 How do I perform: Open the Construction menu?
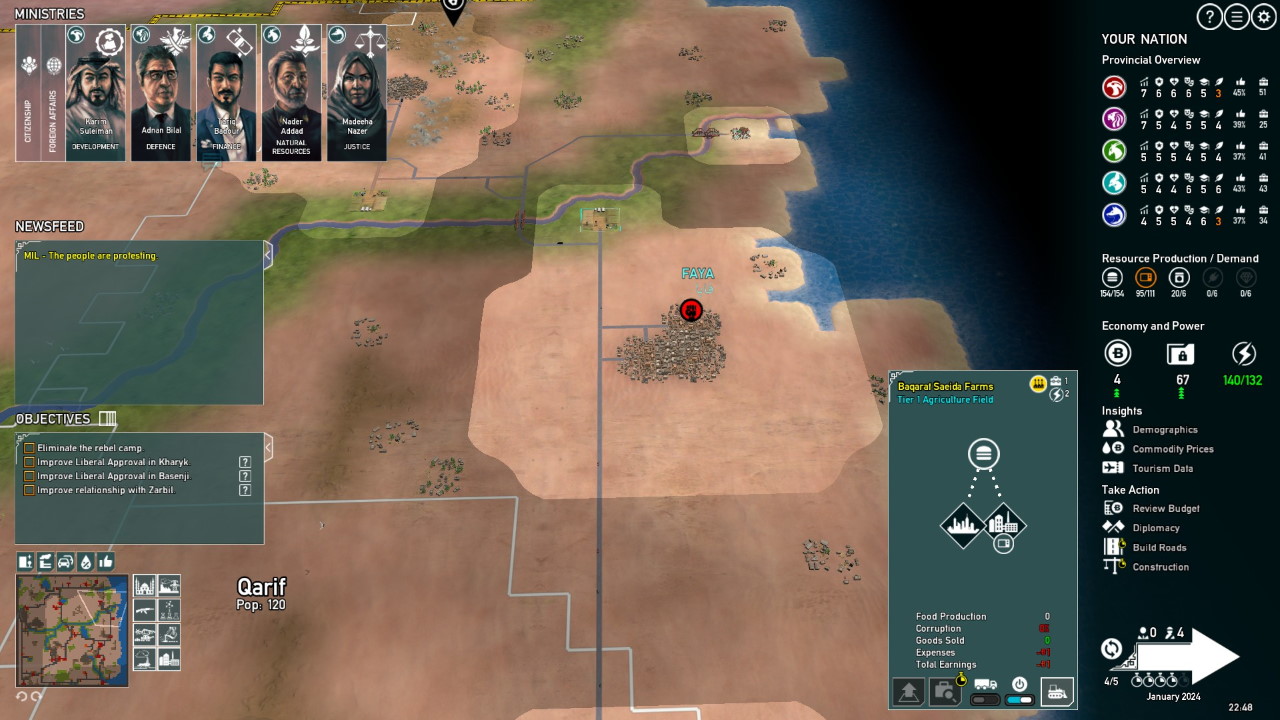tap(1160, 567)
